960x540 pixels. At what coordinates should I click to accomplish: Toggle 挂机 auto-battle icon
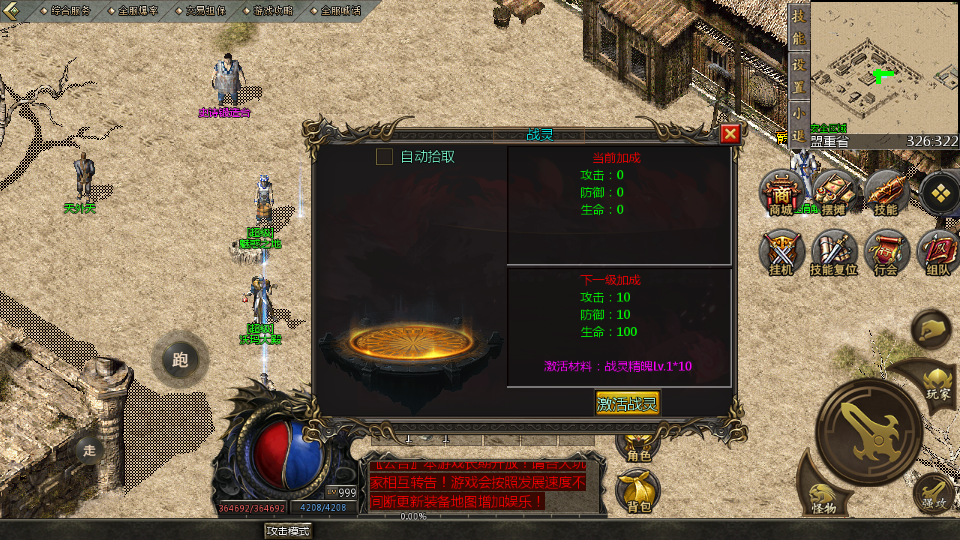[780, 250]
